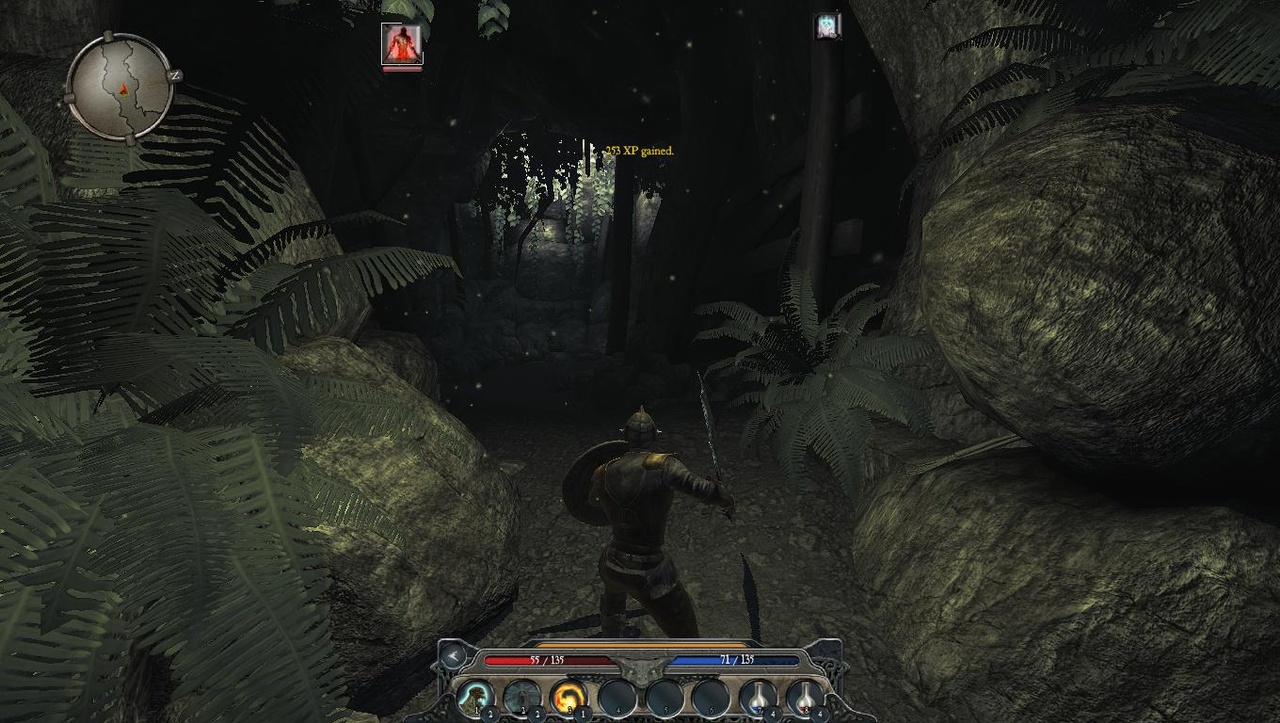Activate the summon creature skill in hotbar slot 1
The image size is (1280, 723).
473,696
